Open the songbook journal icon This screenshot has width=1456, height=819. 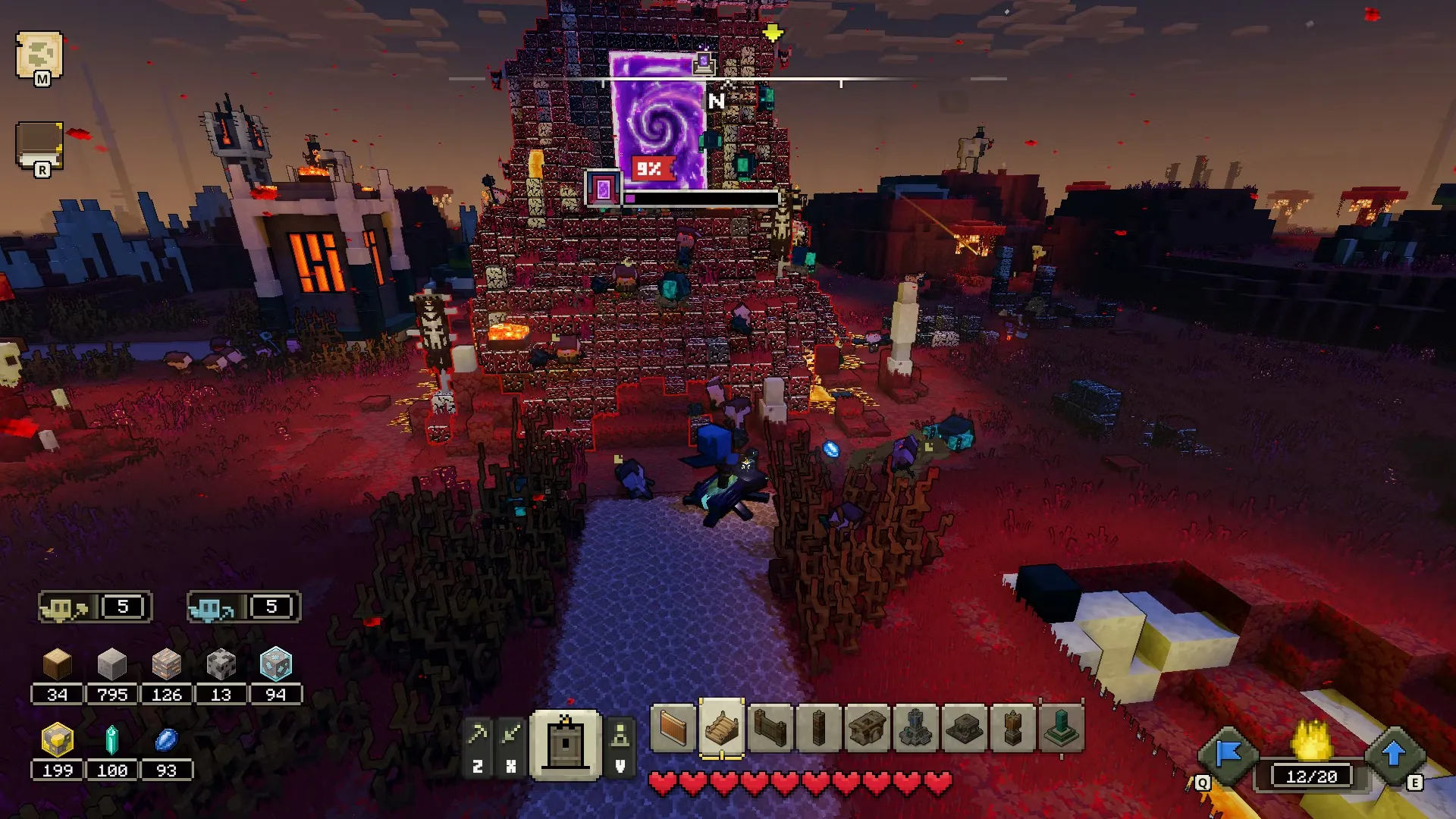click(39, 146)
